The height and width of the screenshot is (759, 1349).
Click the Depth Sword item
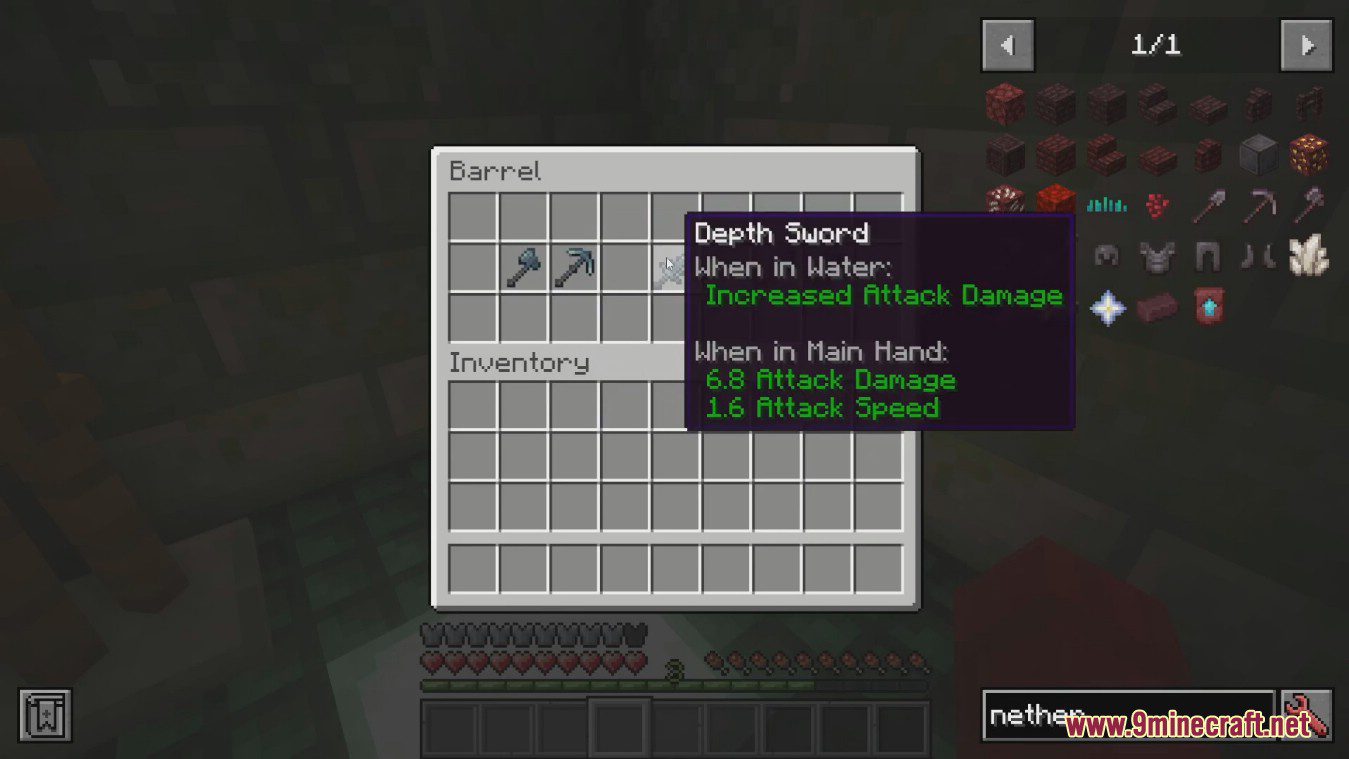(673, 265)
